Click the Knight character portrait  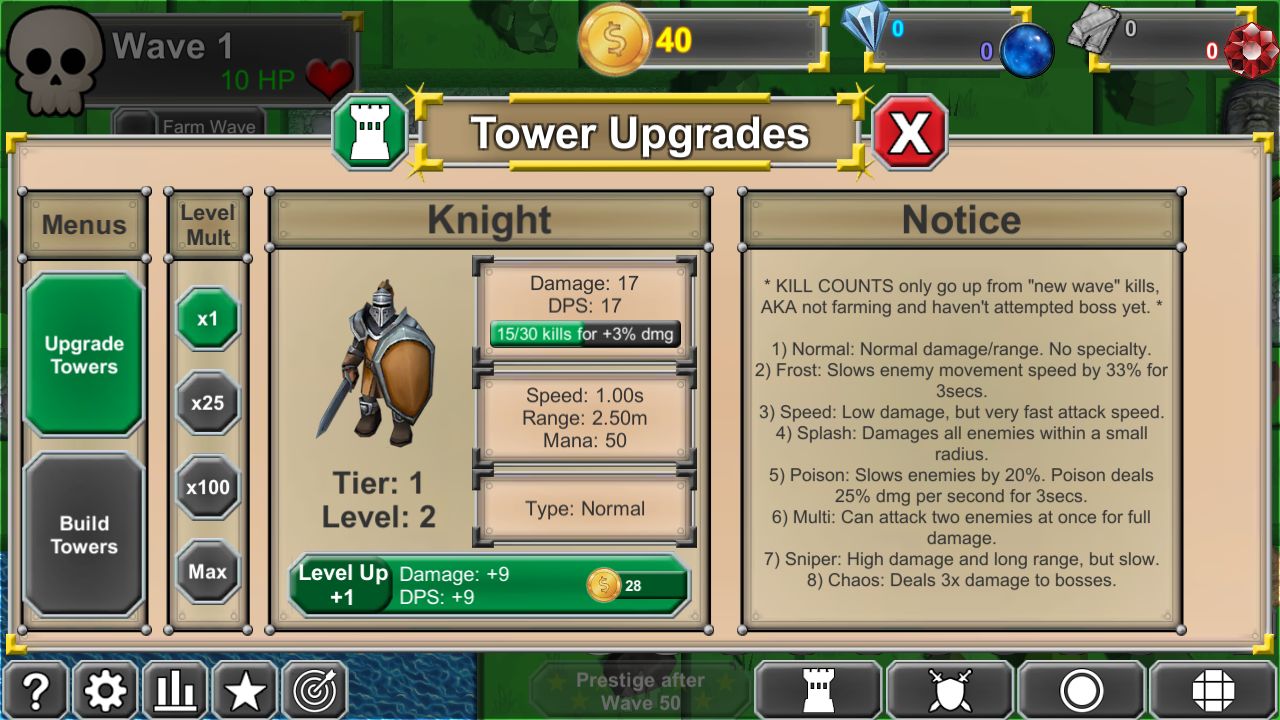click(x=377, y=363)
